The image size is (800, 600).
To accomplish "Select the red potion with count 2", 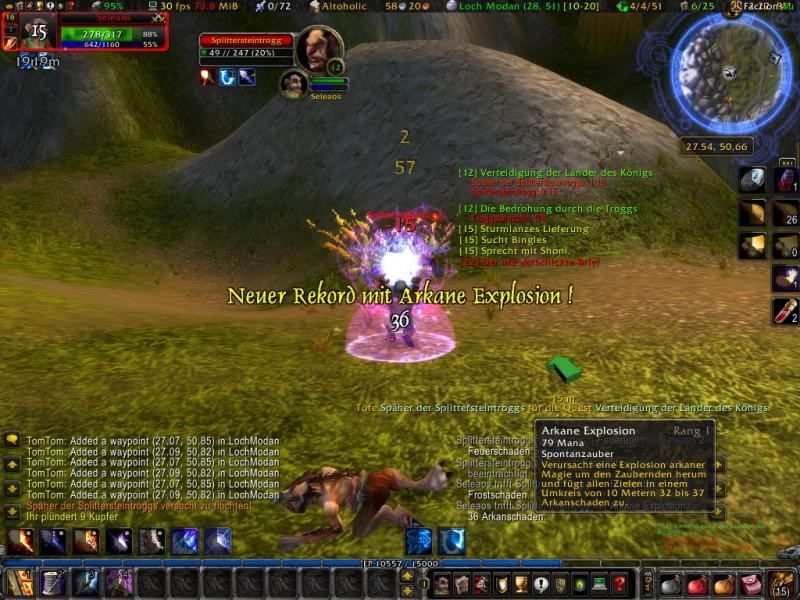I will [786, 311].
